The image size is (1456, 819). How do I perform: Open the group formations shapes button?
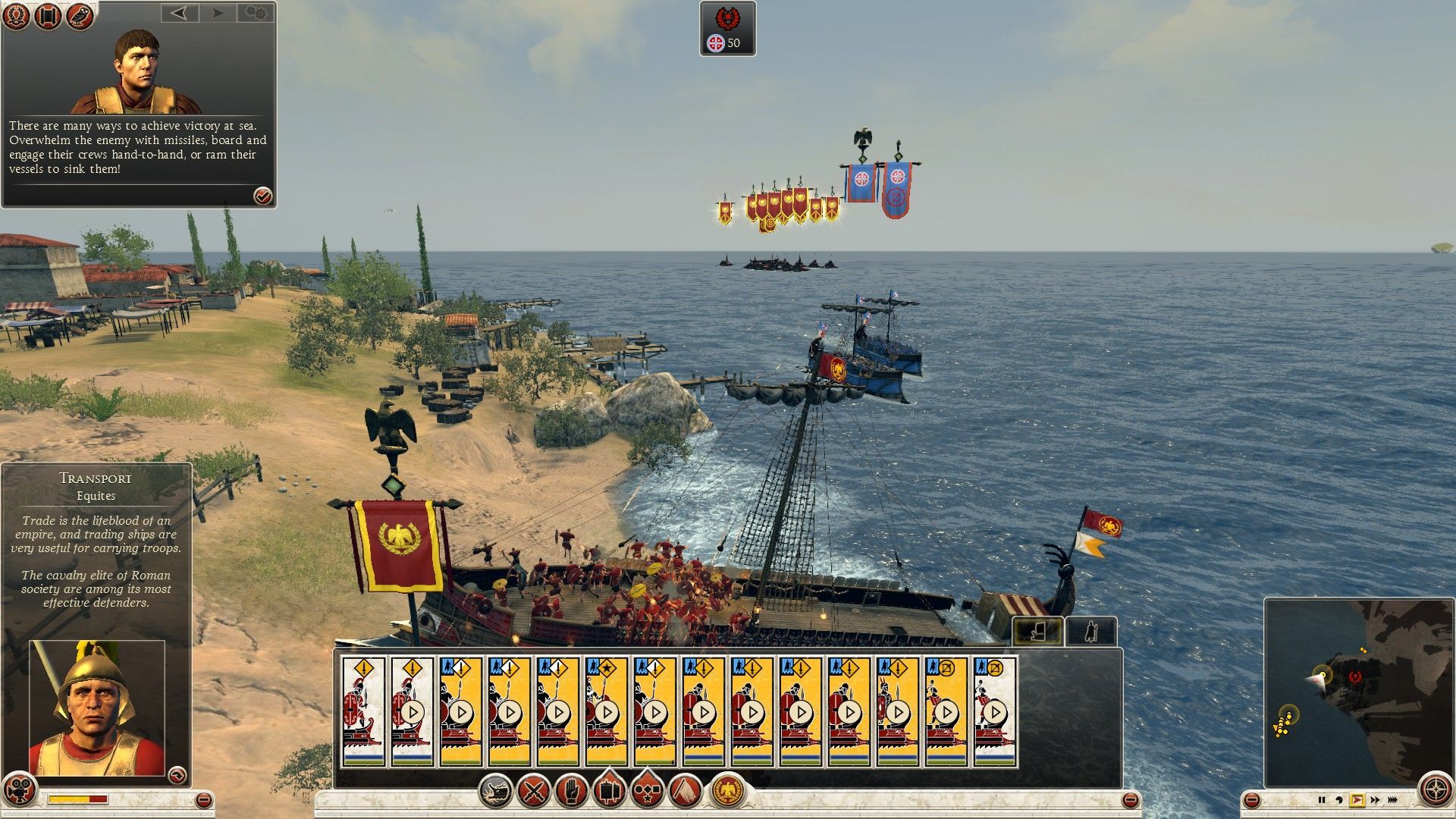(x=646, y=792)
